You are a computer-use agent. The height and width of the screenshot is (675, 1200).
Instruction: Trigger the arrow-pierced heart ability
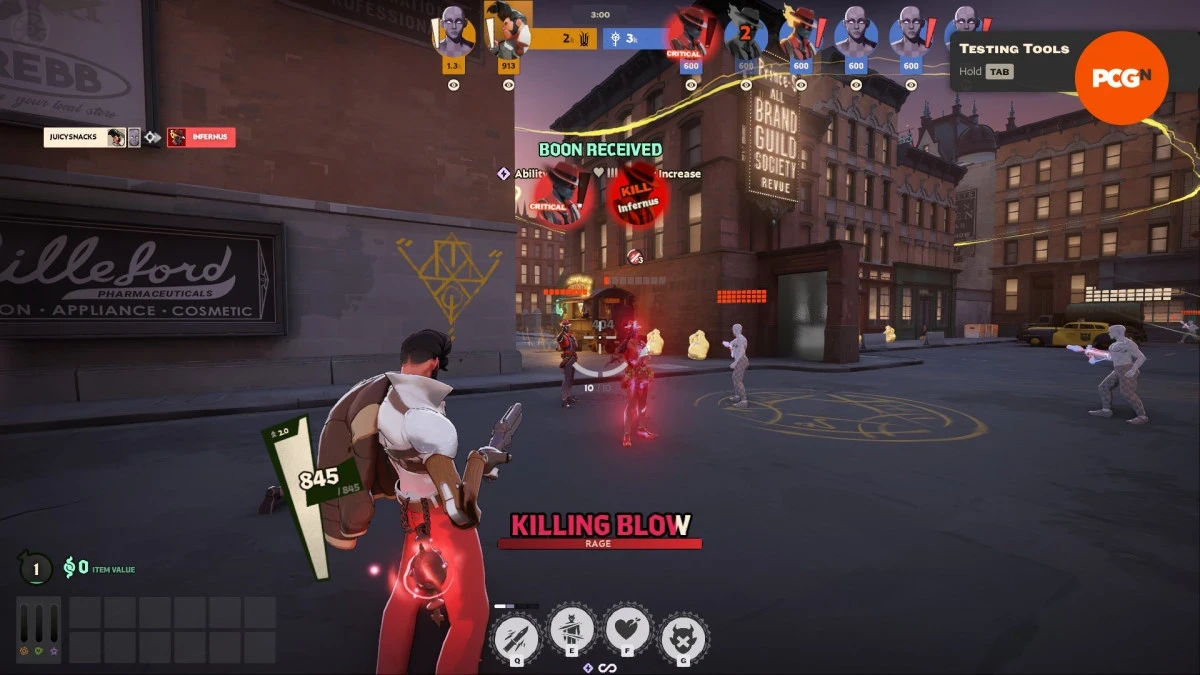tap(627, 630)
